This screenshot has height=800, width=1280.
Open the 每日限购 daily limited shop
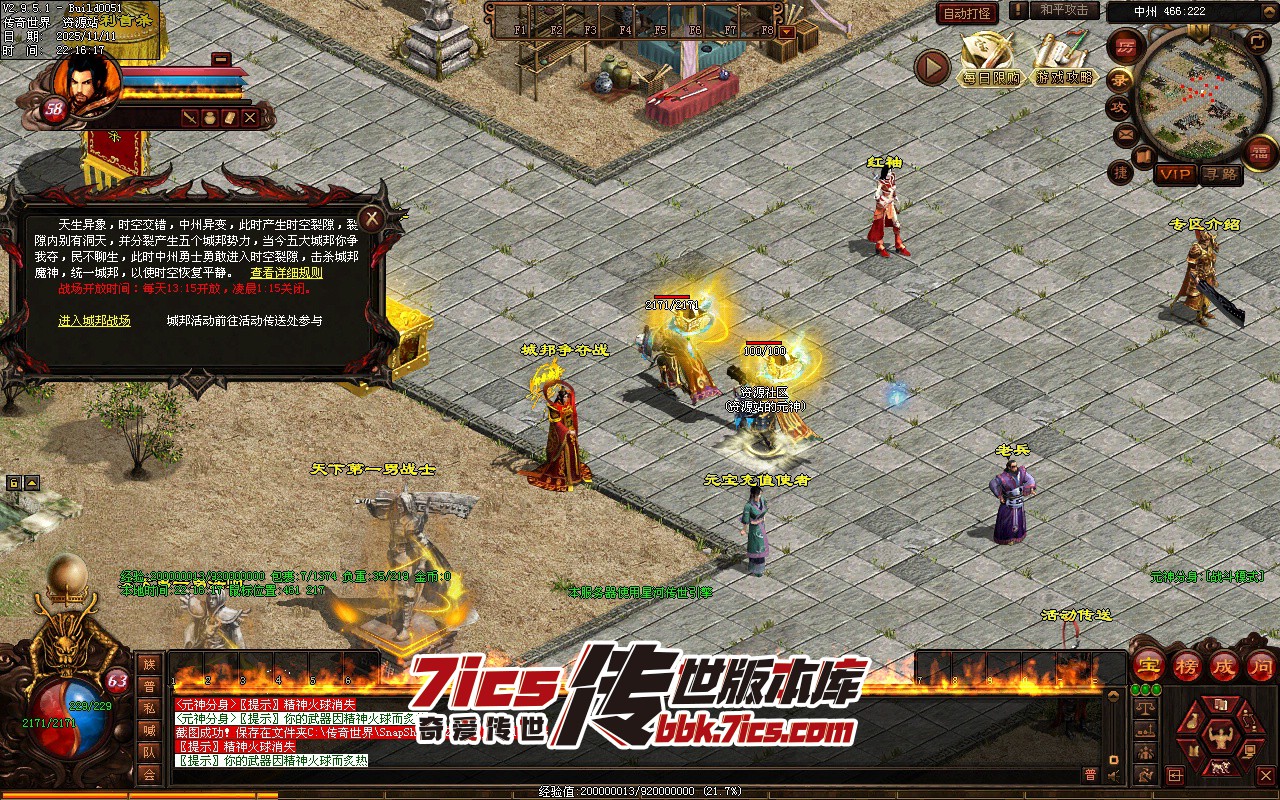click(x=991, y=62)
